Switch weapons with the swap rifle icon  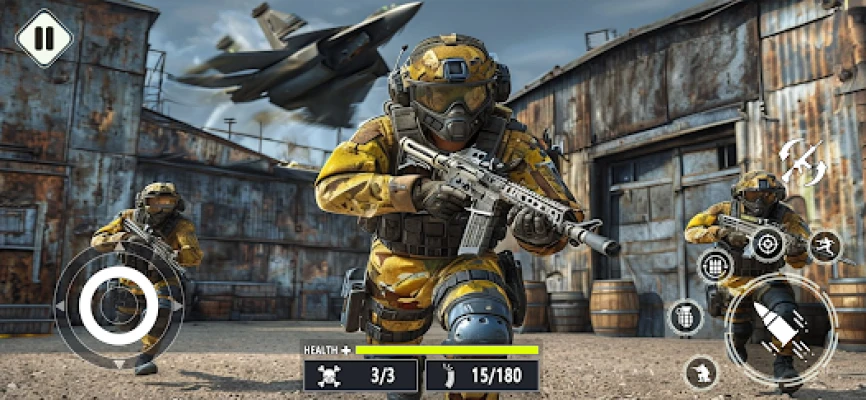[x=802, y=162]
